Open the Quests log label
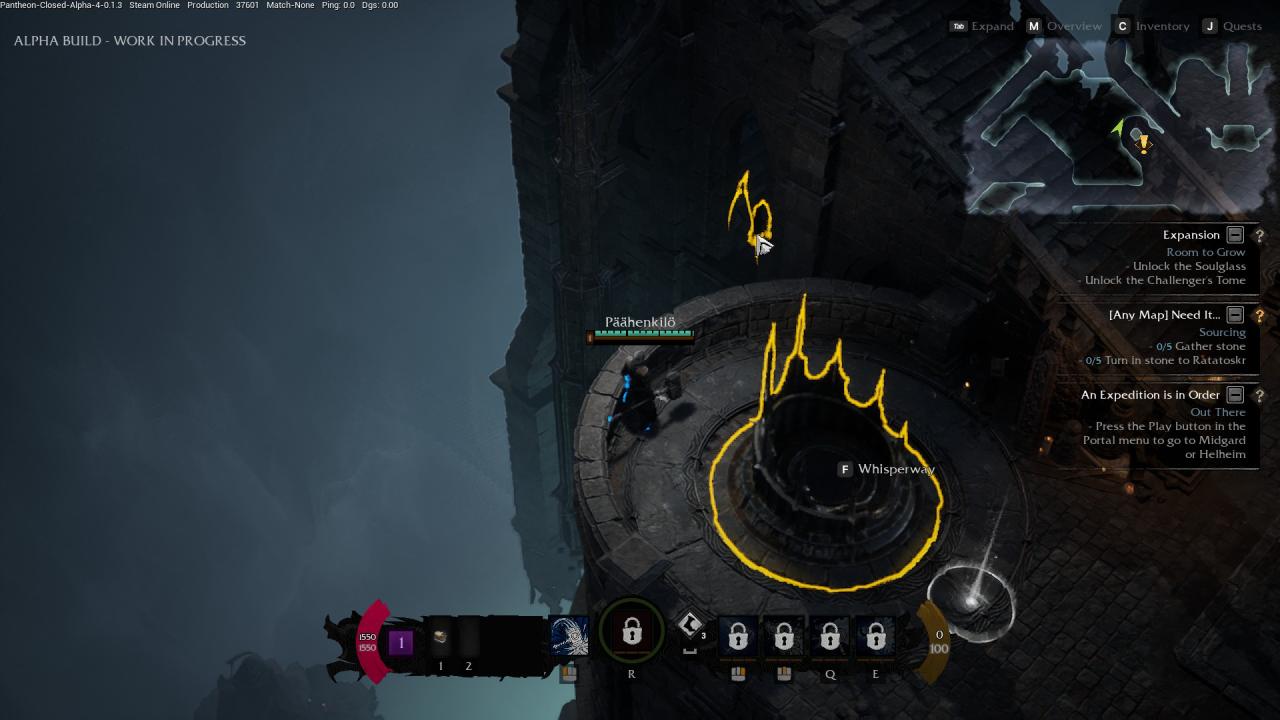The width and height of the screenshot is (1280, 720). (x=1242, y=26)
